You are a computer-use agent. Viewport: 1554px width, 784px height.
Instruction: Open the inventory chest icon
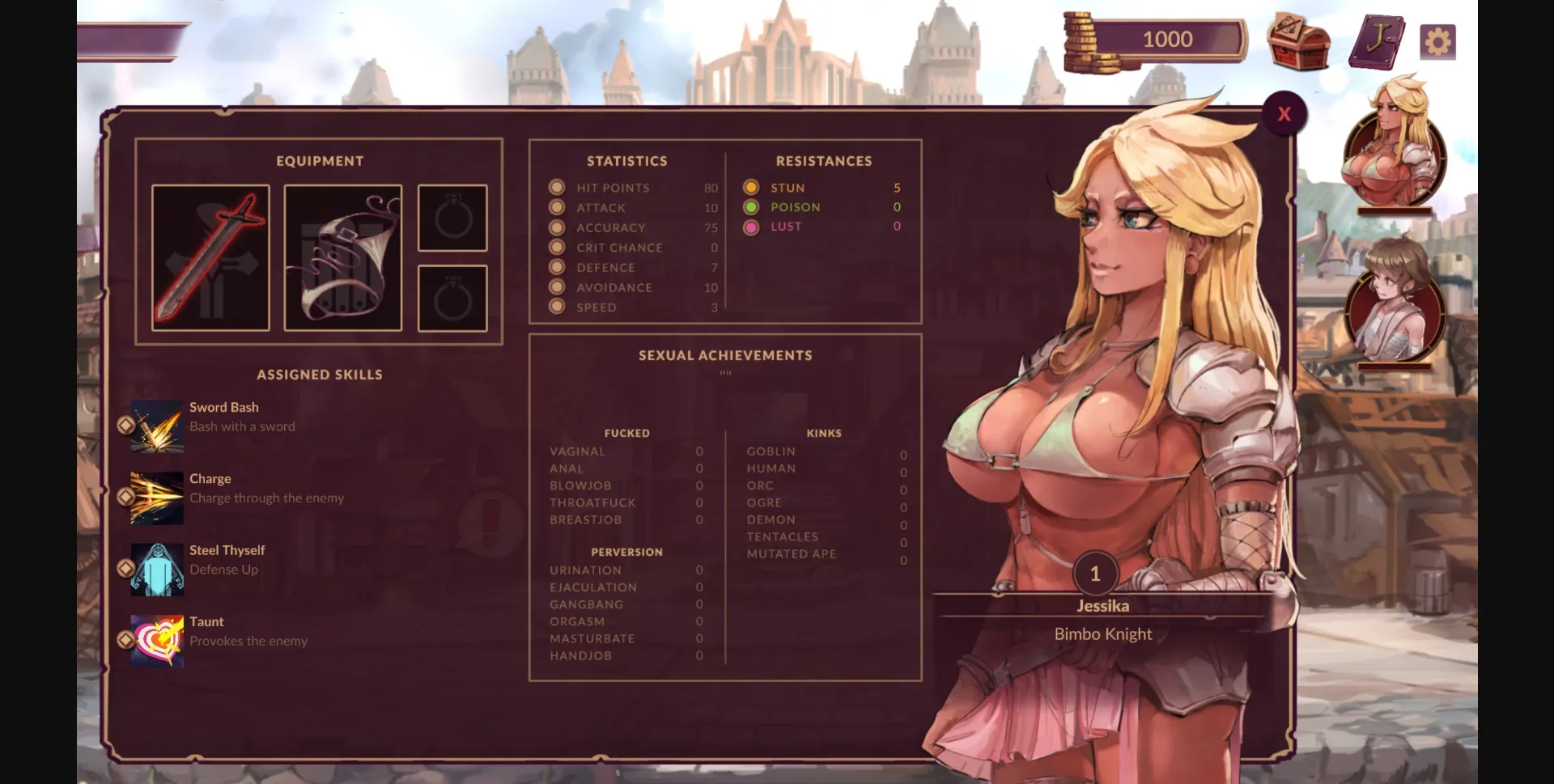(1298, 42)
